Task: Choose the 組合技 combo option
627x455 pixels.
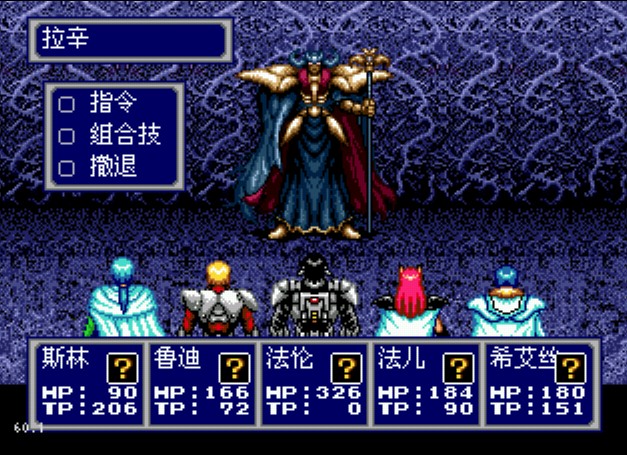Action: point(124,134)
